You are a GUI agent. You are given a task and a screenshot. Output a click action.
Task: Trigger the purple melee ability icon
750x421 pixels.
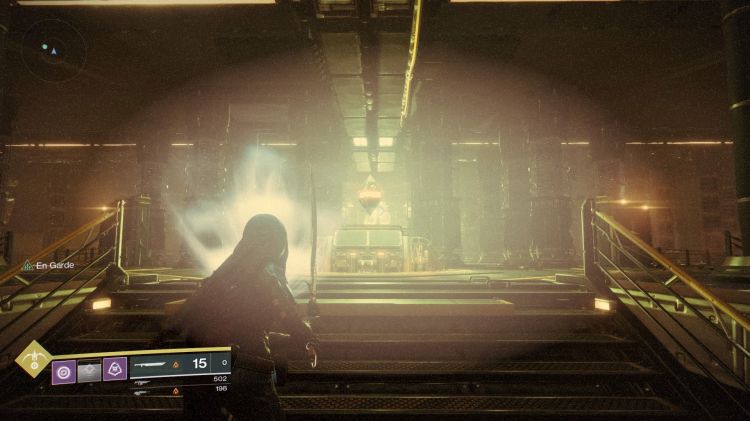[115, 371]
